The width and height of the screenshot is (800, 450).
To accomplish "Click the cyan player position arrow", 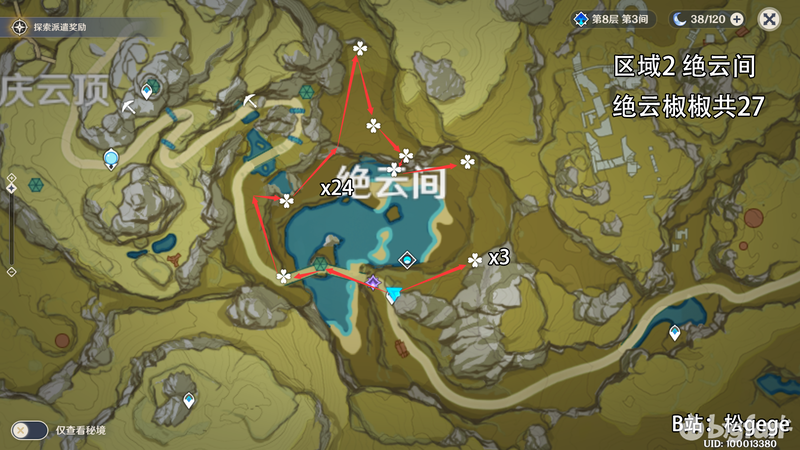I will [x=393, y=295].
